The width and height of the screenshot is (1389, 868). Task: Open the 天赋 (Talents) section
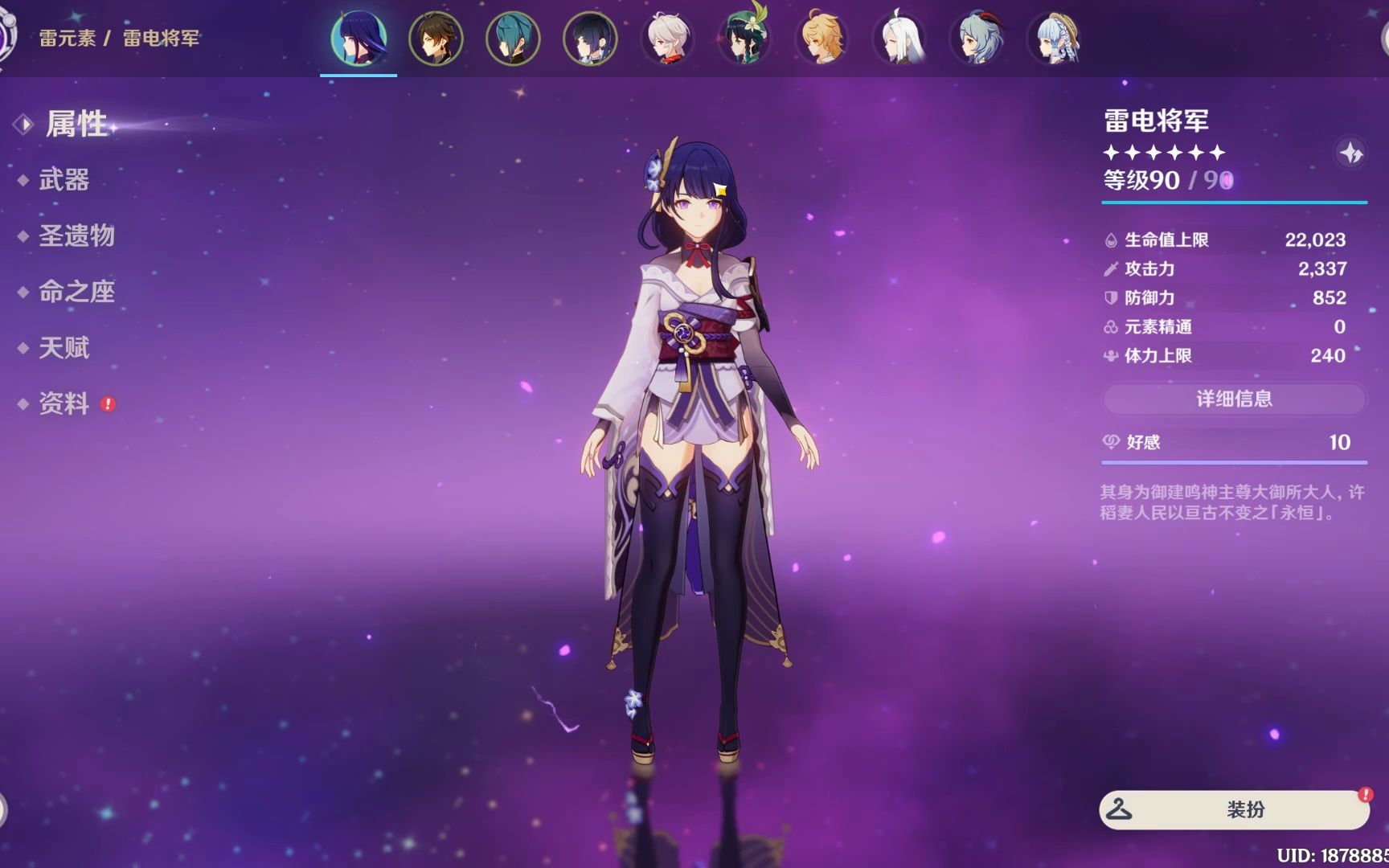pos(64,348)
